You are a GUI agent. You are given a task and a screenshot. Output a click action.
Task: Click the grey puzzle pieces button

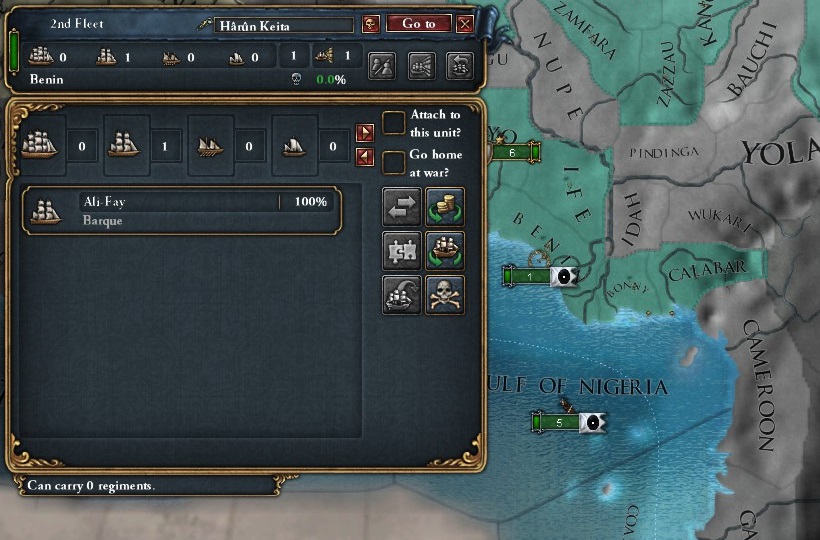pyautogui.click(x=402, y=251)
